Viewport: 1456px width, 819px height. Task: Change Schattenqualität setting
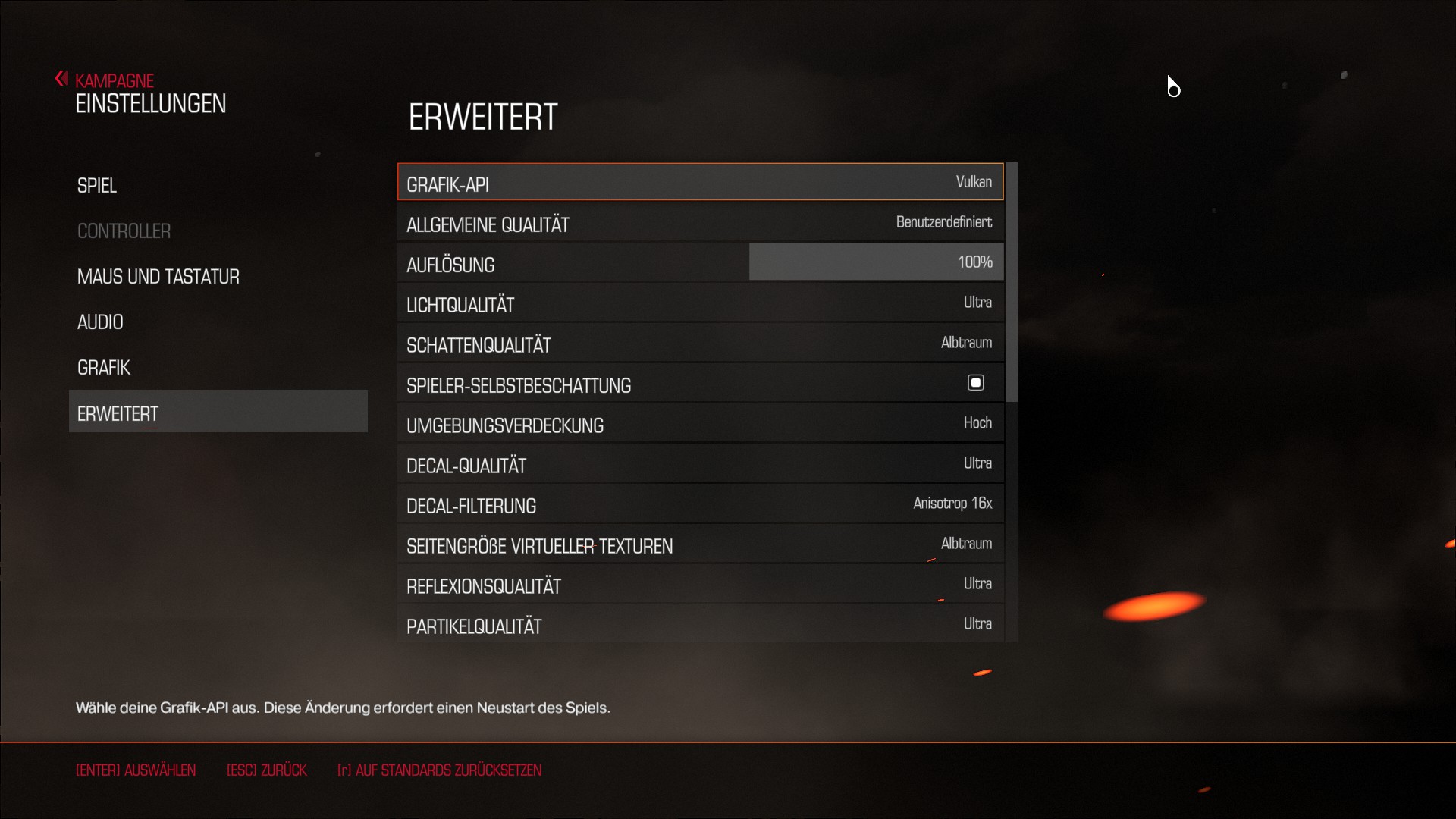click(x=699, y=344)
